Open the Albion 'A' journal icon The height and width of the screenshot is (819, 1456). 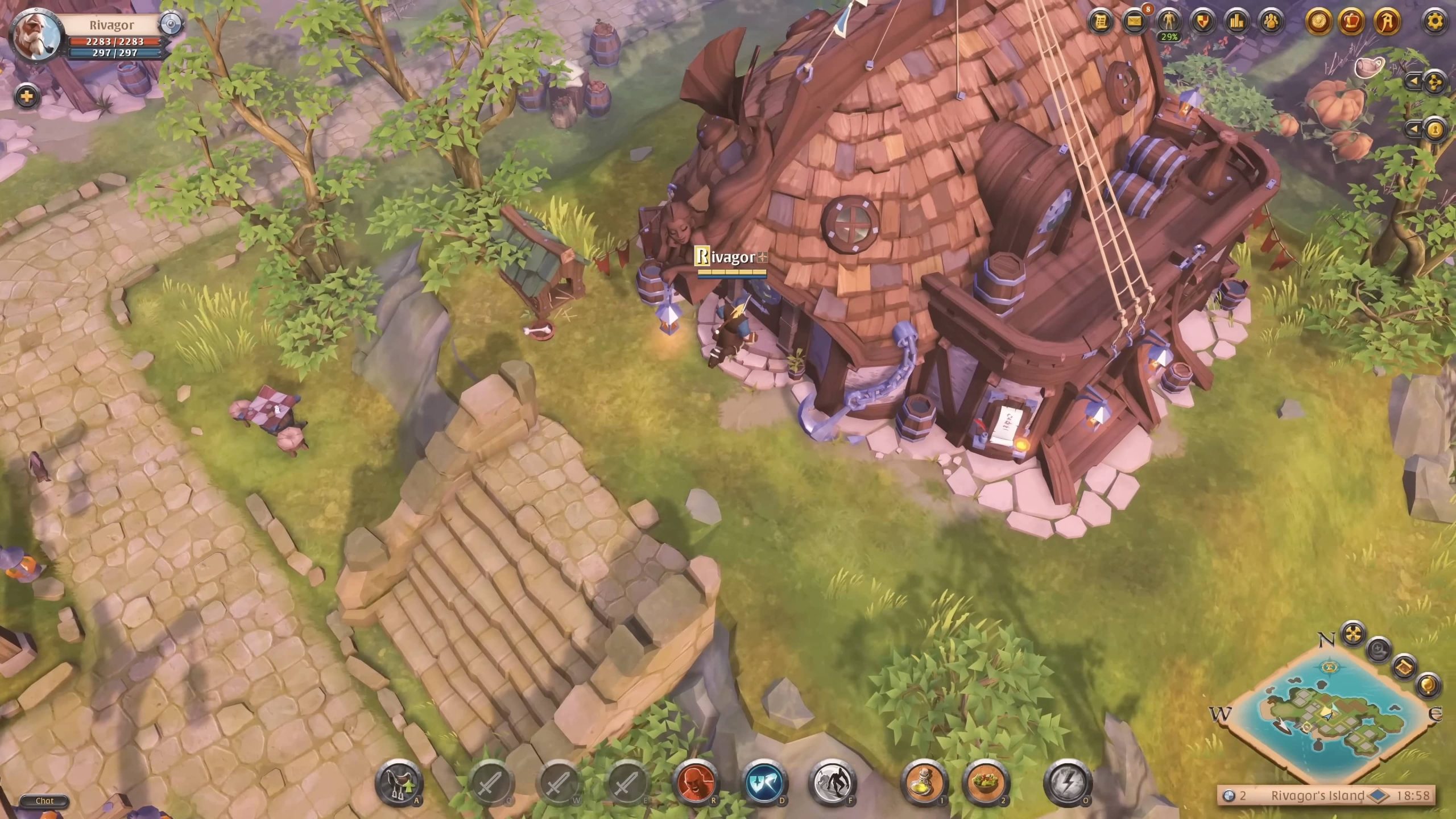[x=1386, y=22]
